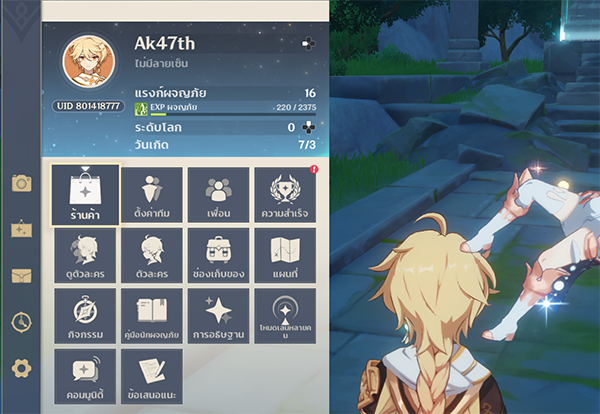The width and height of the screenshot is (600, 414).
Task: Open the ความสำเร็จ achievements tile
Action: point(285,194)
